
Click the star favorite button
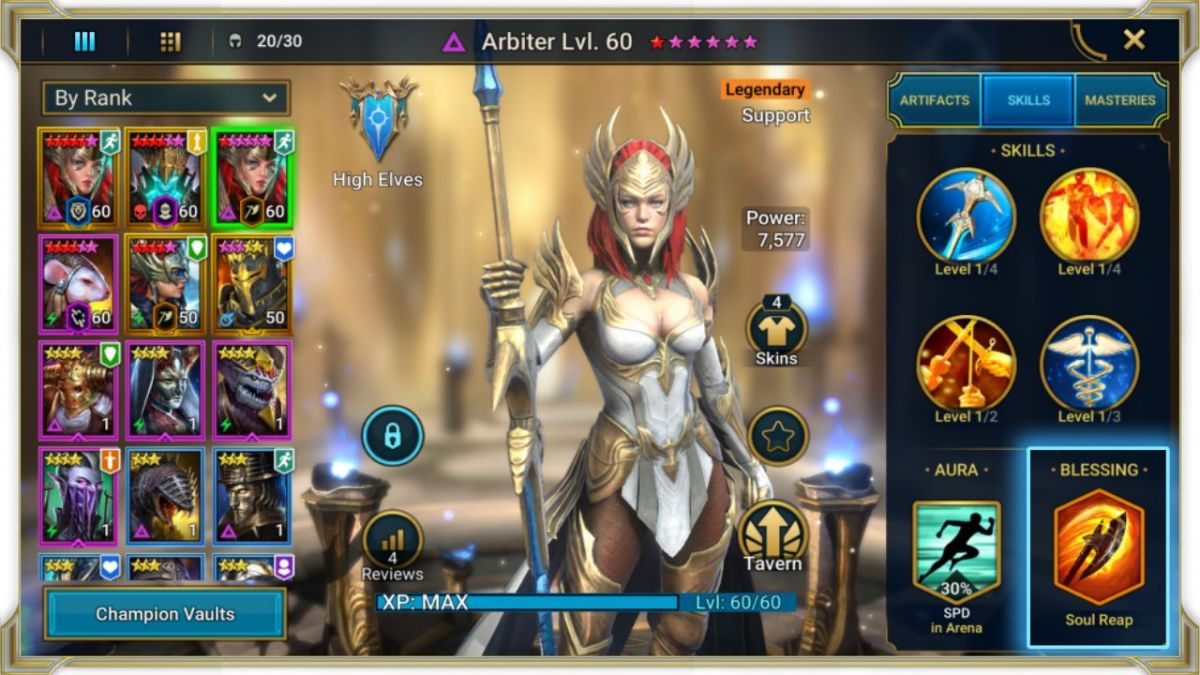778,436
